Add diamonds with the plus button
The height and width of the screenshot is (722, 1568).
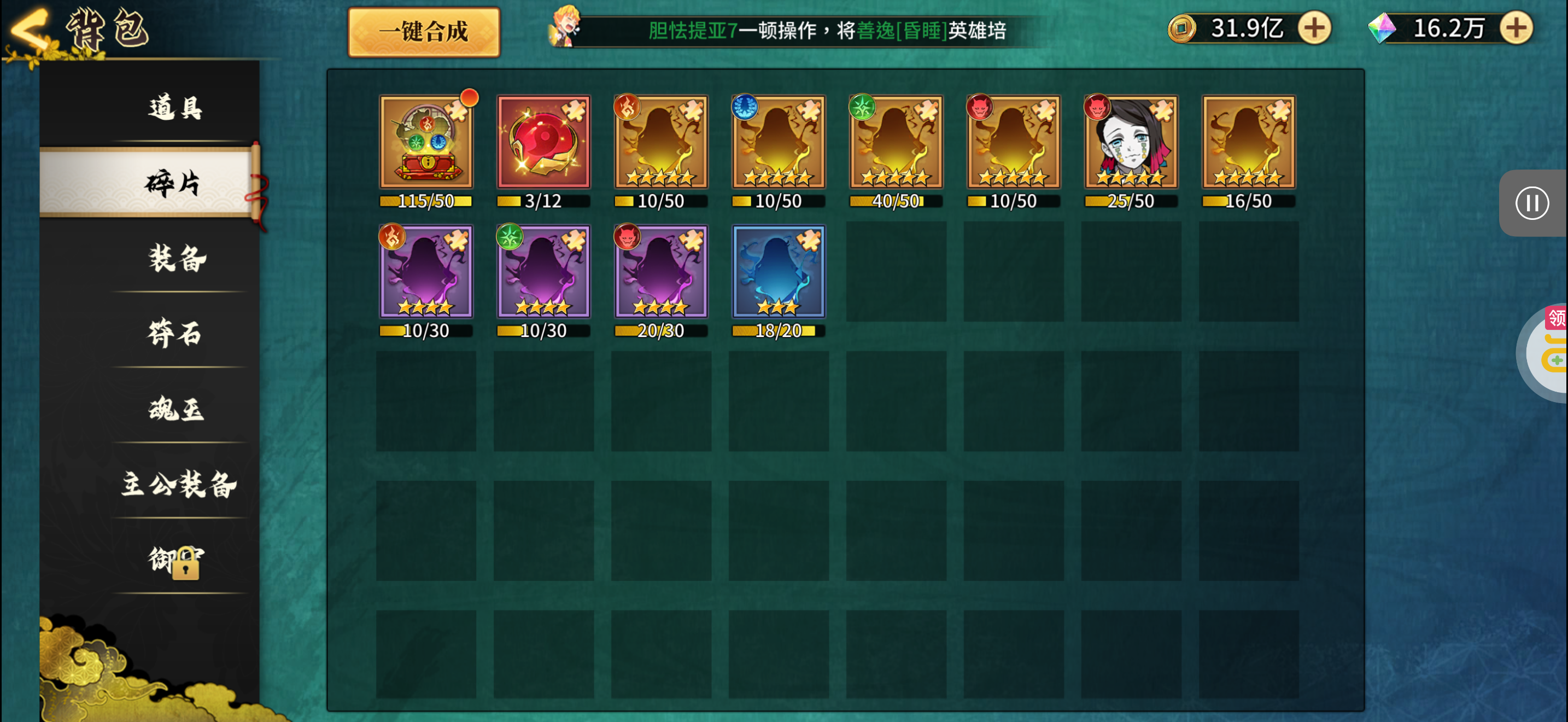(x=1516, y=28)
